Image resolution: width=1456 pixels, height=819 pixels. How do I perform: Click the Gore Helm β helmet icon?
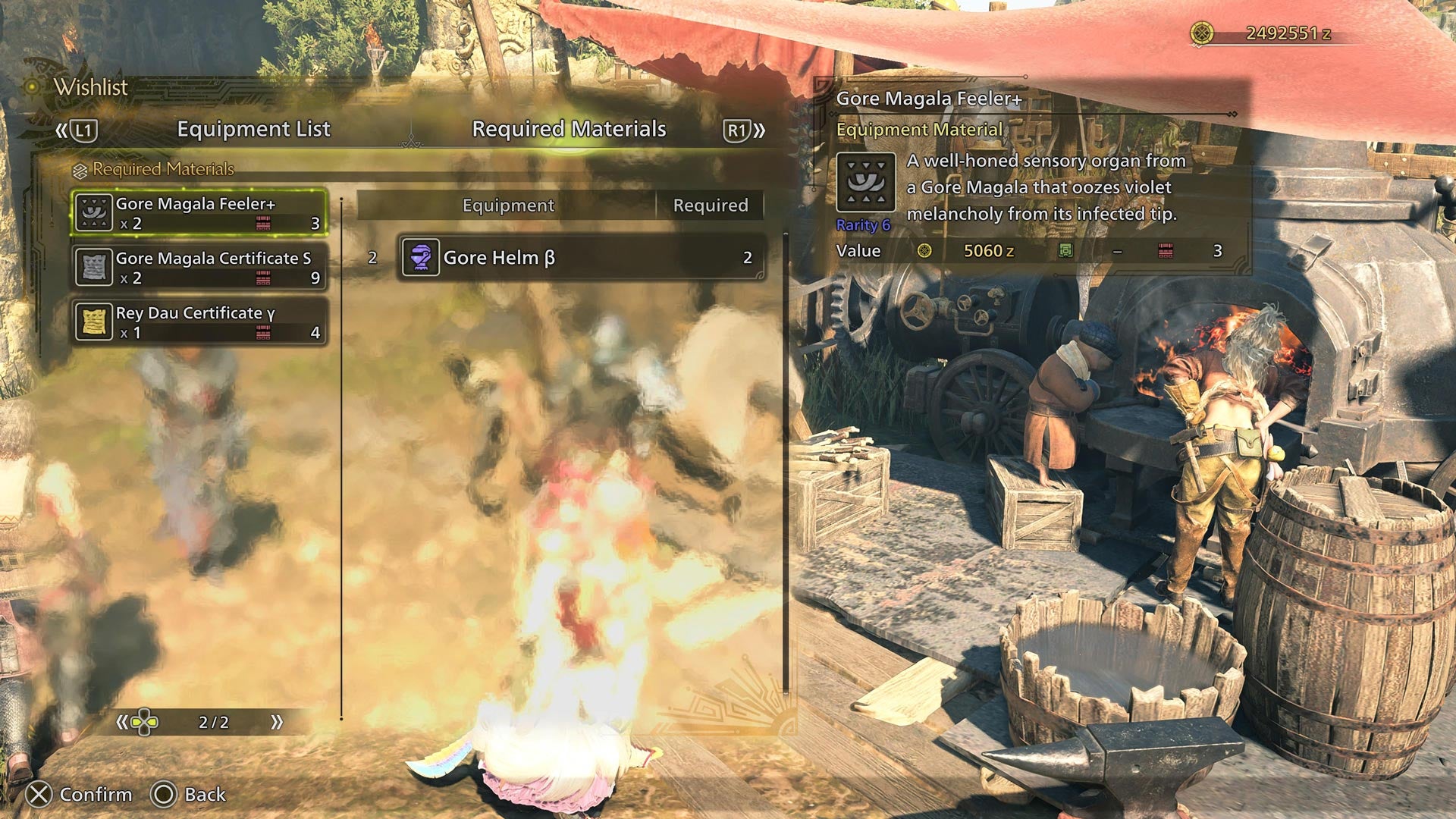pyautogui.click(x=419, y=257)
